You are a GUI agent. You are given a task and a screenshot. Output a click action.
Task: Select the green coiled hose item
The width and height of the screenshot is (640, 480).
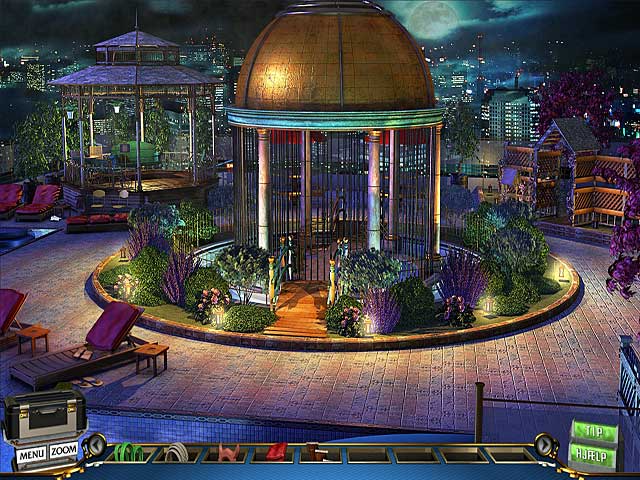coord(127,453)
